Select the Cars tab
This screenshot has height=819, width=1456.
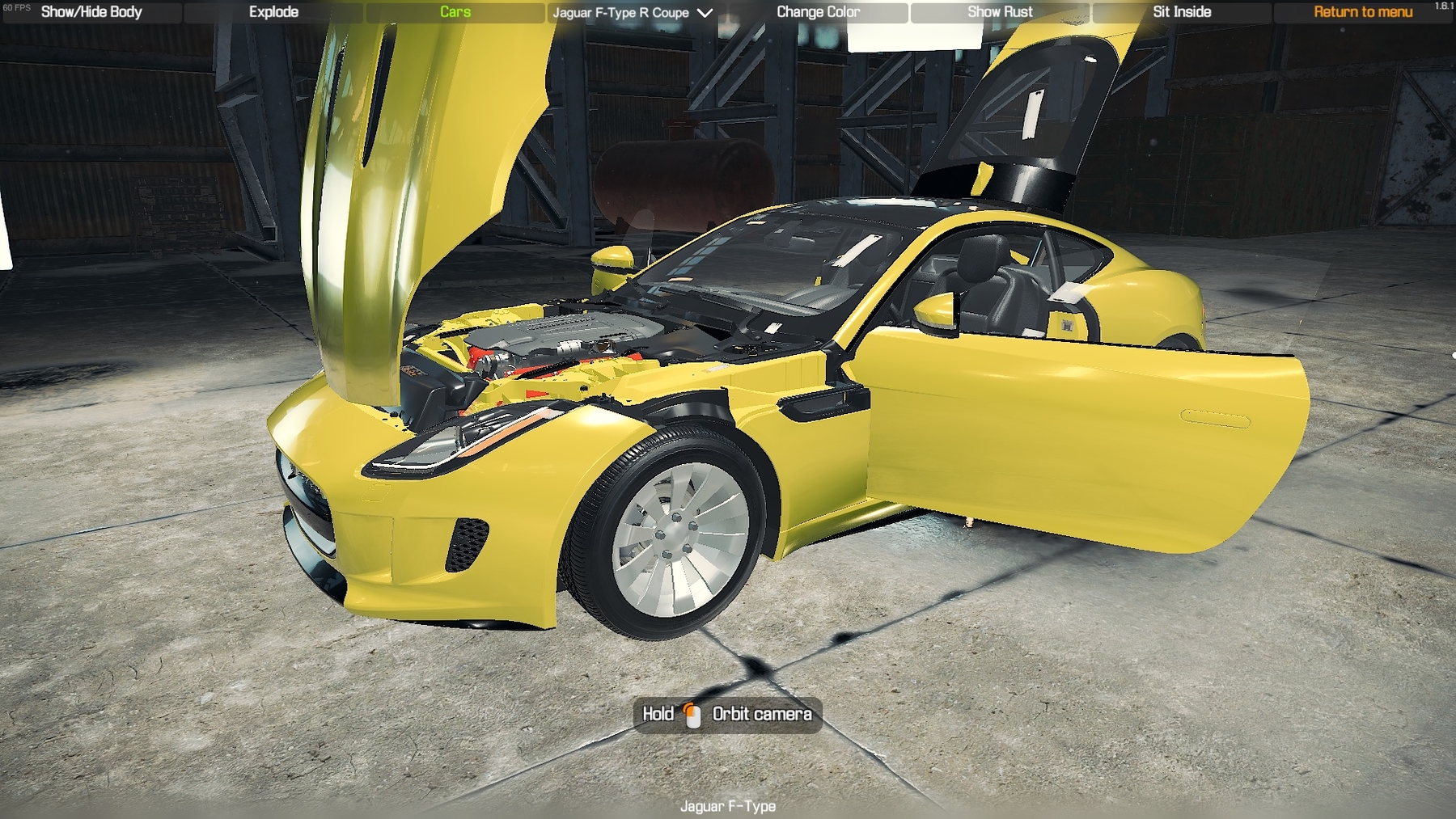coord(455,12)
